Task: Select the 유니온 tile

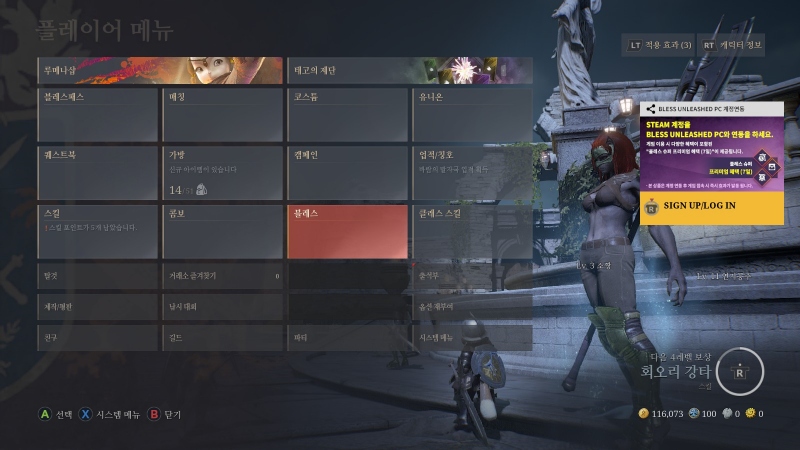Action: [x=472, y=115]
